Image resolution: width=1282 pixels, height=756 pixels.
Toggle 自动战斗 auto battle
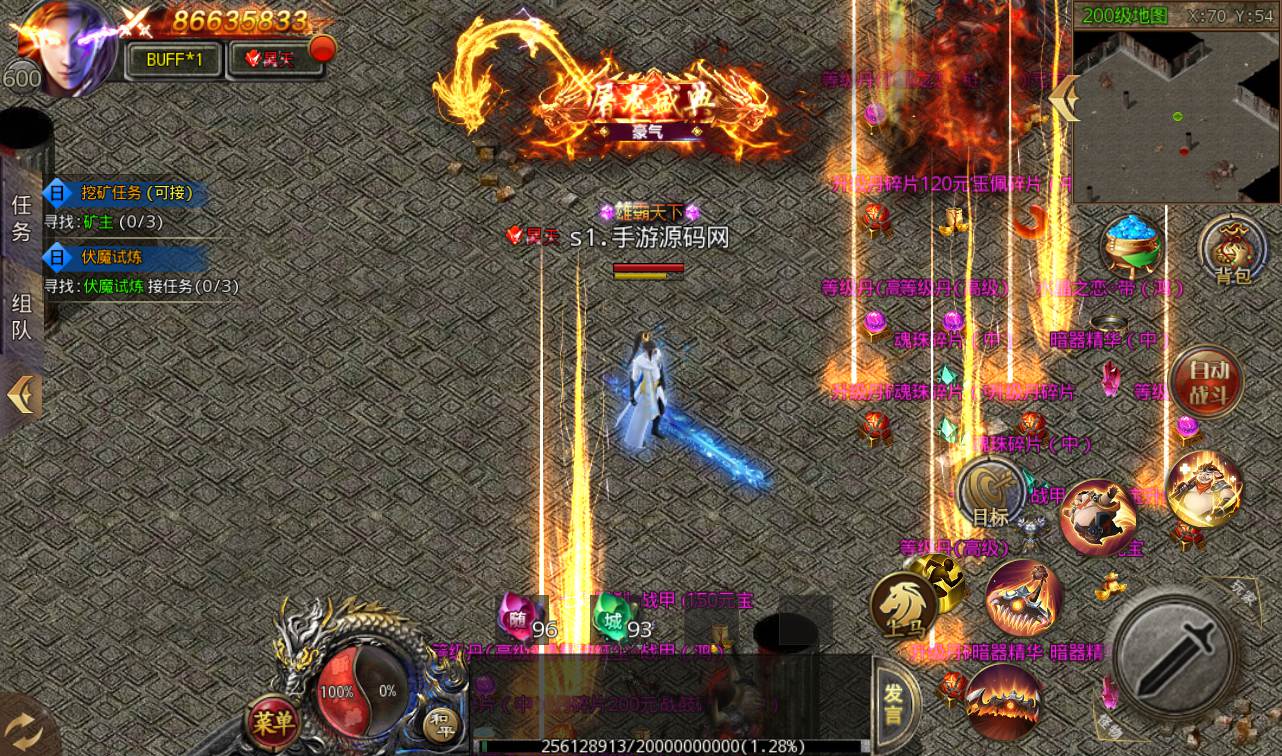point(1206,380)
